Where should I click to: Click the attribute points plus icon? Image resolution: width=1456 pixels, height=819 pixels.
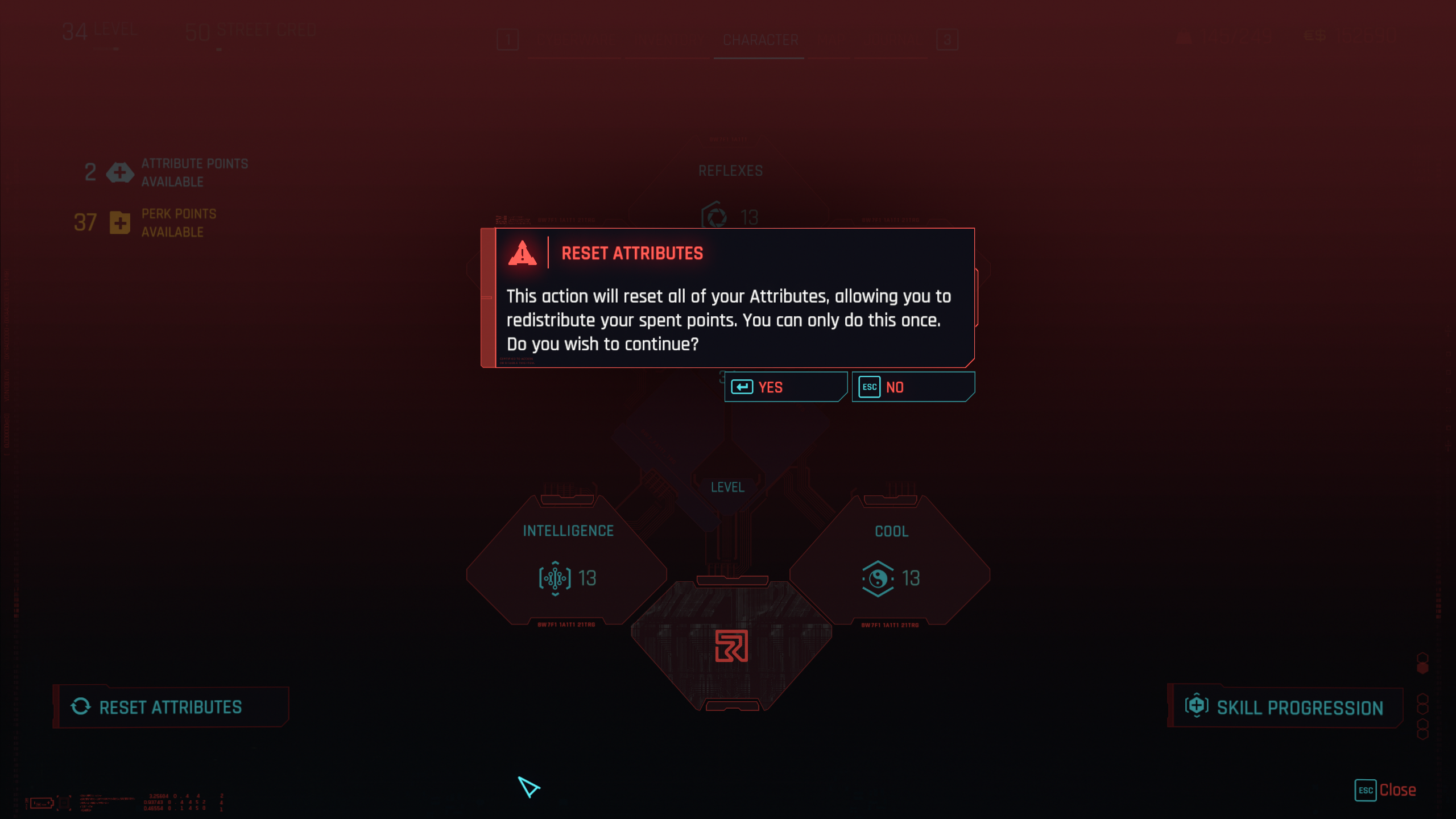click(119, 172)
